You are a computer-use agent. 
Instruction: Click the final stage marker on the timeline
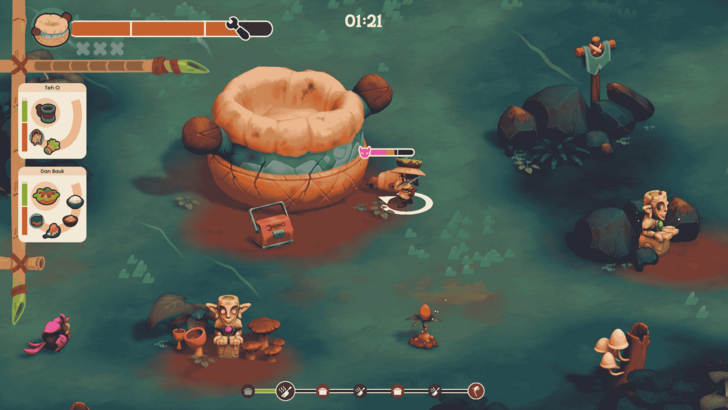pyautogui.click(x=476, y=390)
